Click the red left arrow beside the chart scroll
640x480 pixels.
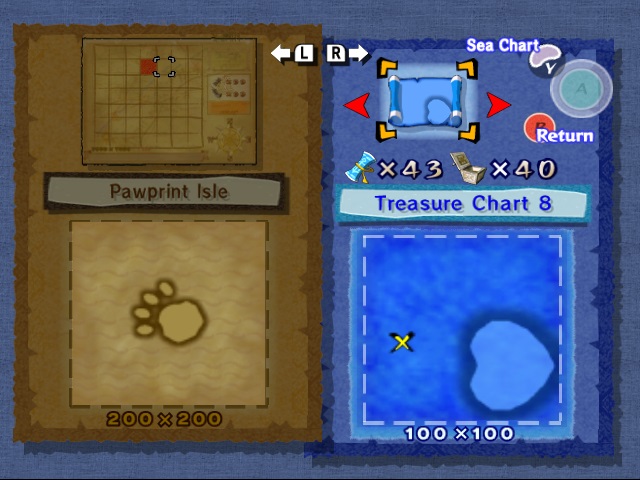[x=356, y=104]
